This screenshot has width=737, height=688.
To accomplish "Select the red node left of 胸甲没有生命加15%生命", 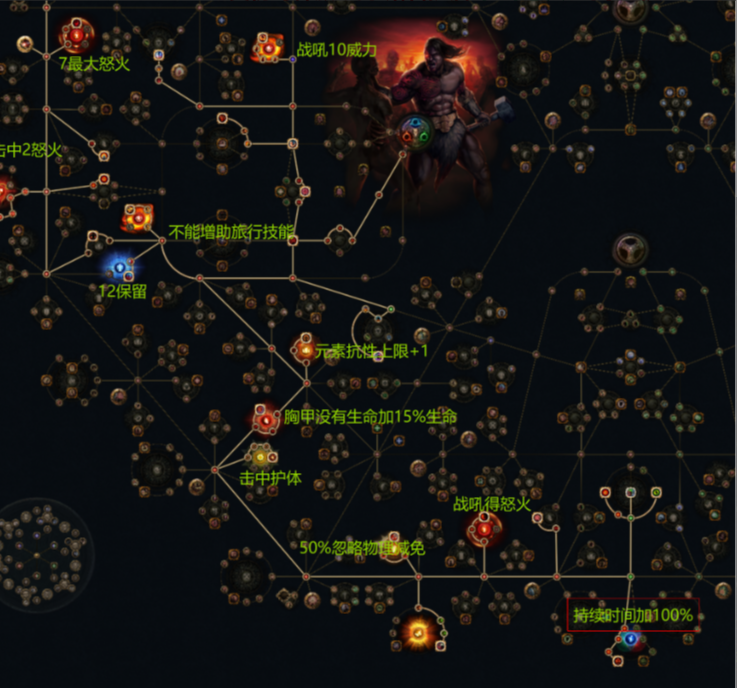I will (x=265, y=421).
